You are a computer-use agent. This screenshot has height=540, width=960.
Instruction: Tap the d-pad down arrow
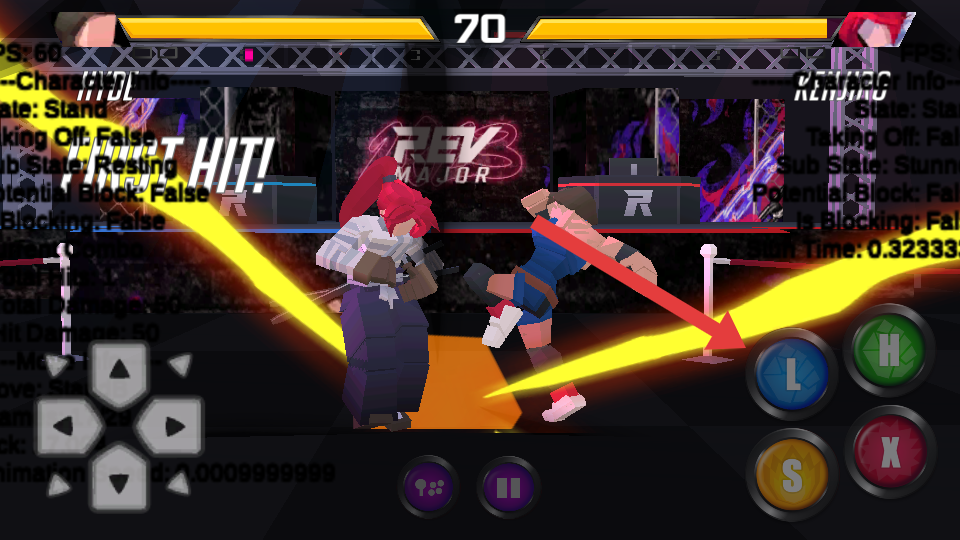119,483
